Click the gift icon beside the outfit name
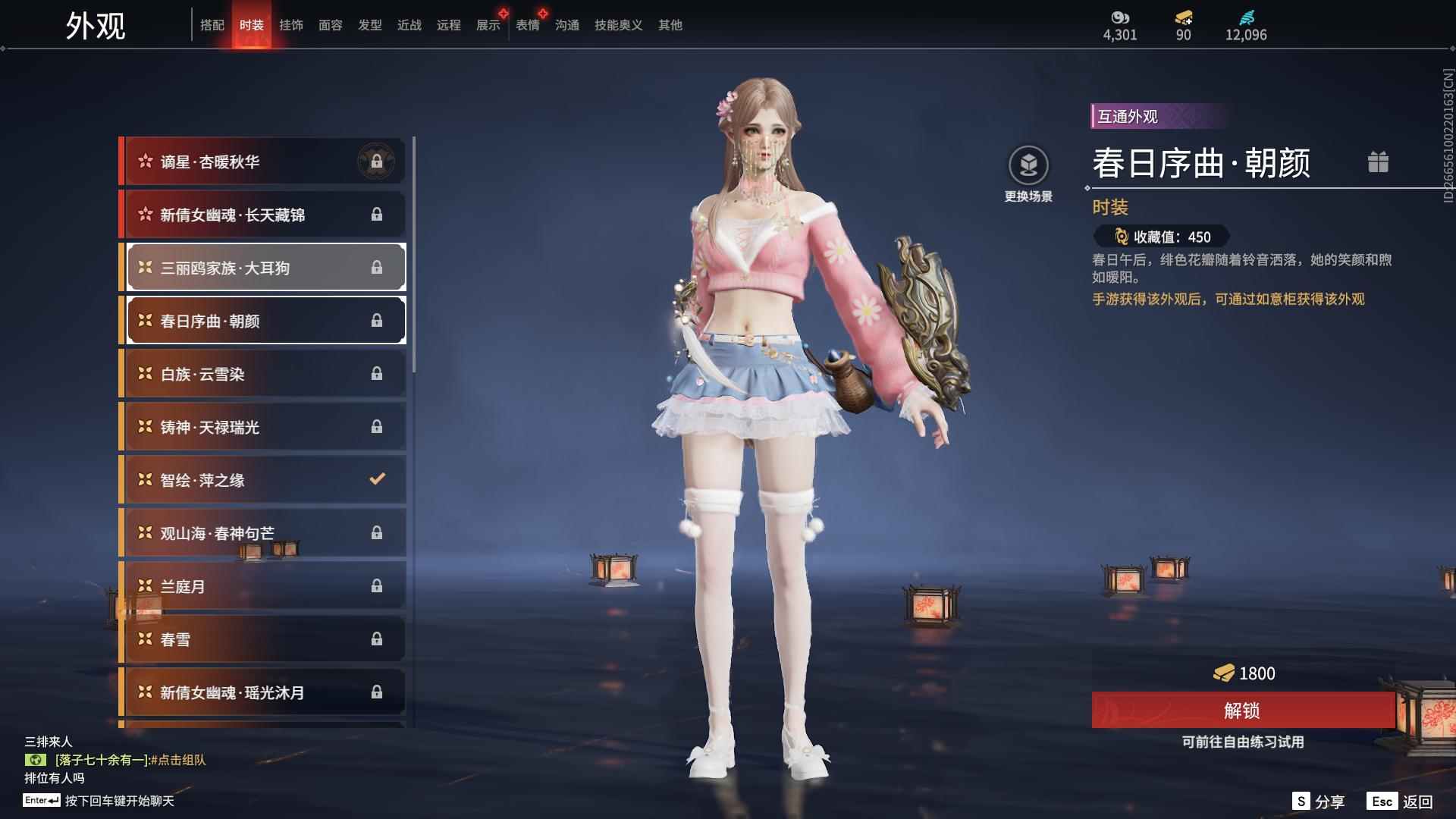Viewport: 1456px width, 819px height. (x=1378, y=162)
